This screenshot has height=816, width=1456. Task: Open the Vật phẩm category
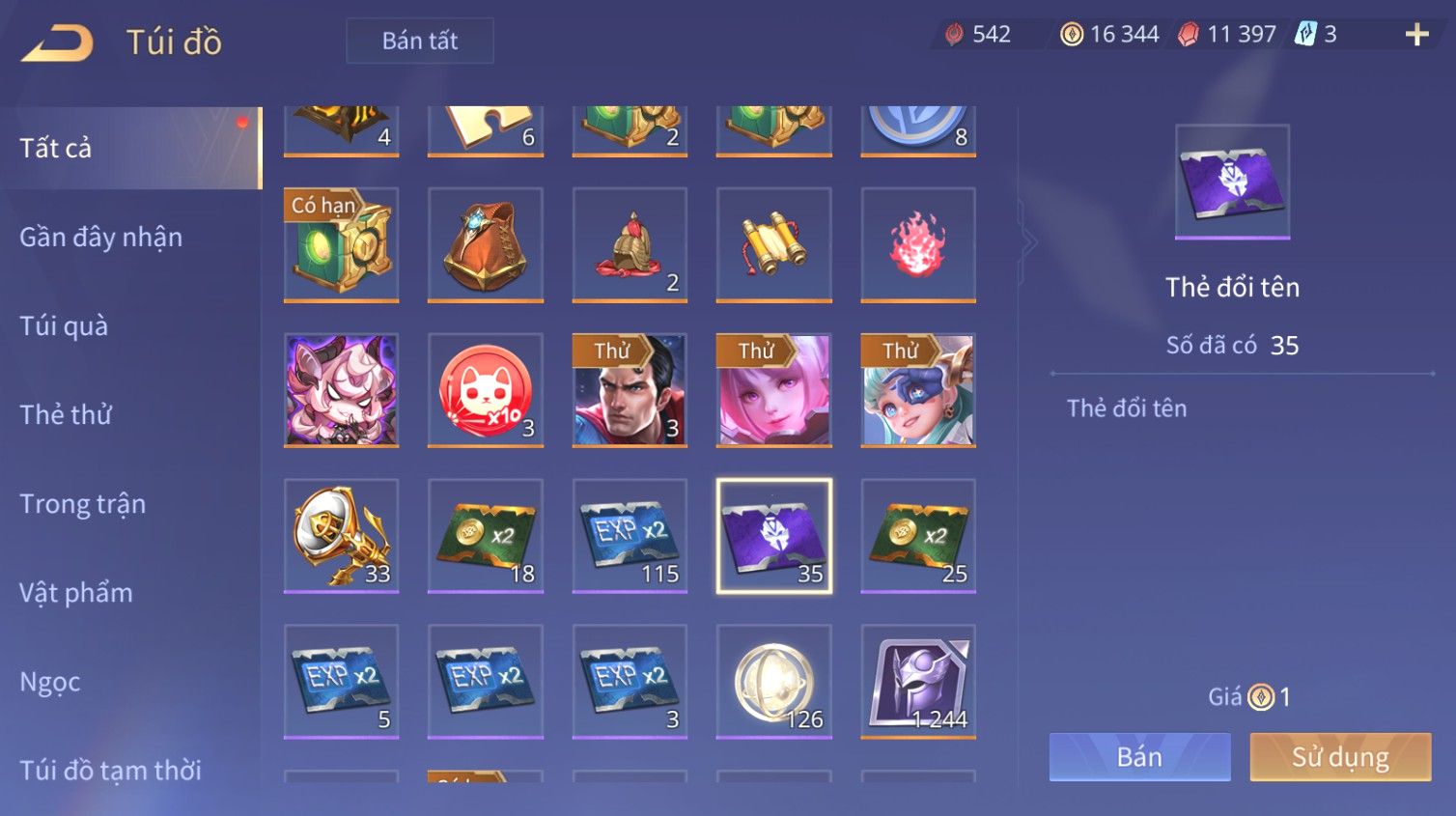pyautogui.click(x=75, y=592)
